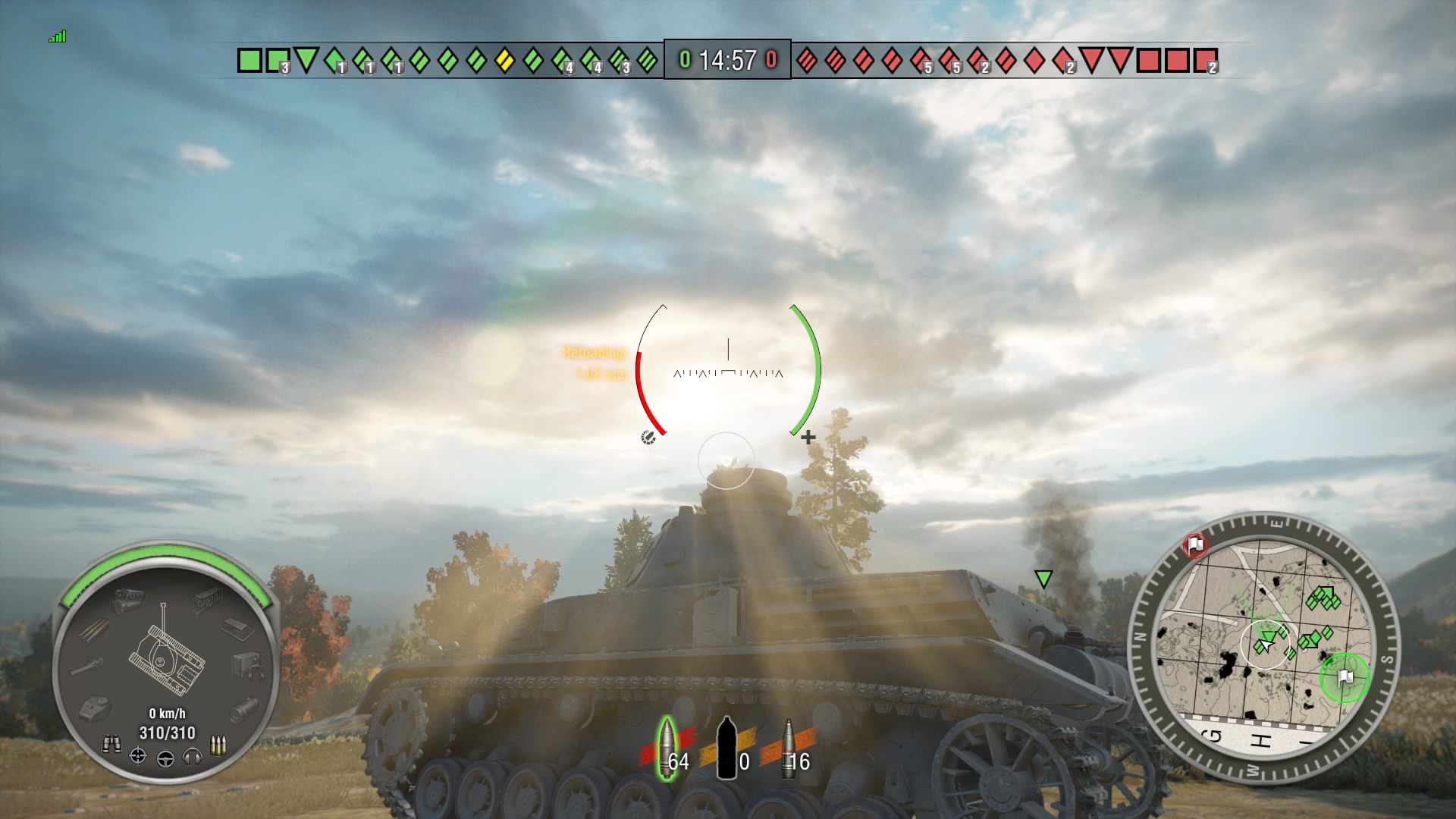The image size is (1456, 819).
Task: Select the driver's steering wheel crew icon
Action: click(166, 759)
